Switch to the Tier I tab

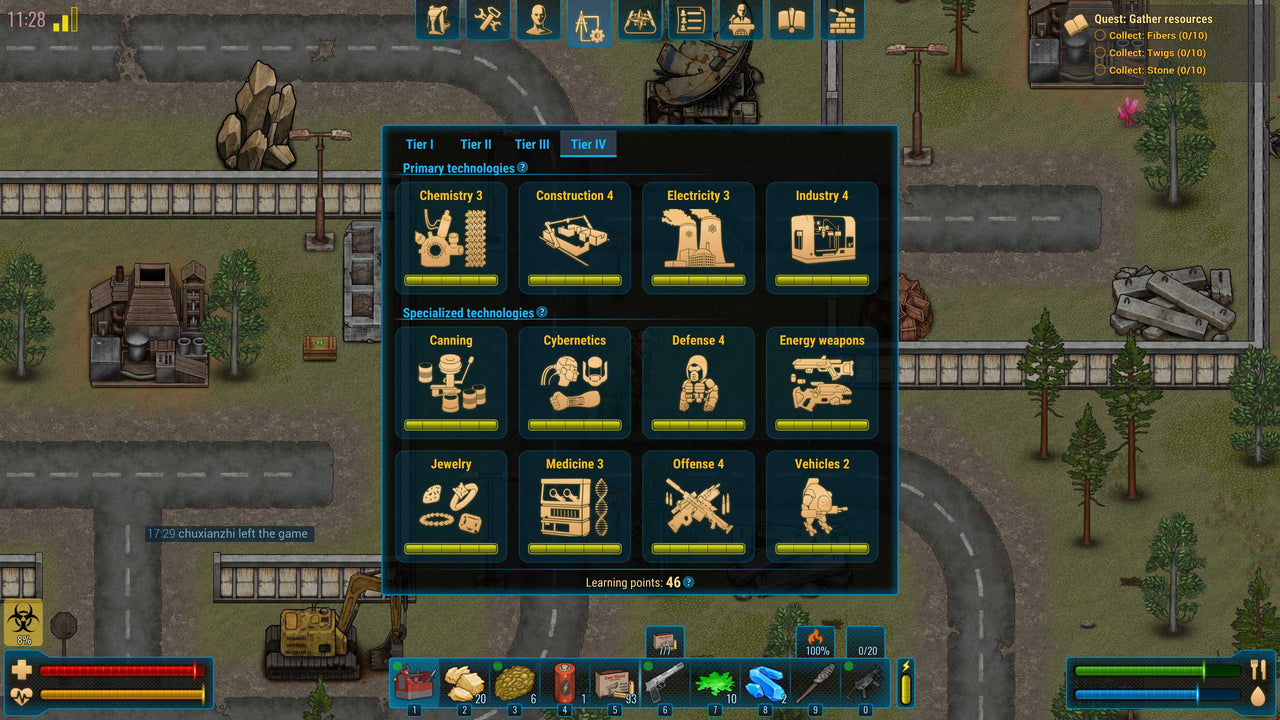pyautogui.click(x=419, y=144)
